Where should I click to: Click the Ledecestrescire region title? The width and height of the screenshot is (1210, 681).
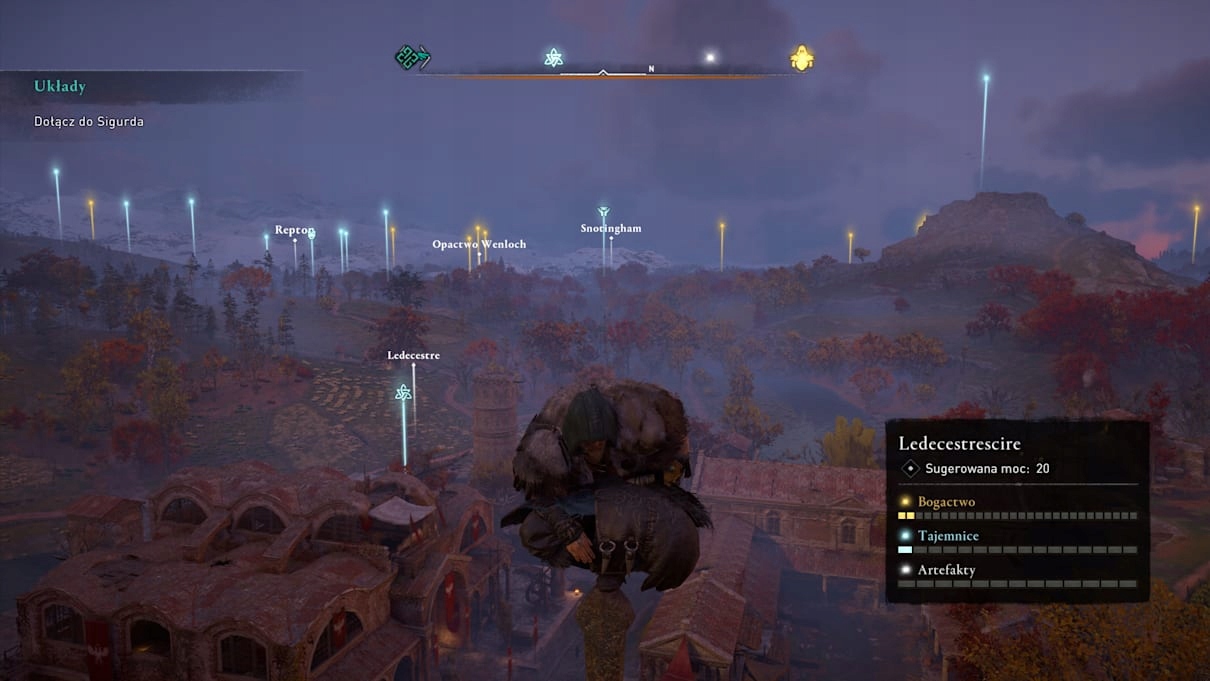(x=959, y=443)
